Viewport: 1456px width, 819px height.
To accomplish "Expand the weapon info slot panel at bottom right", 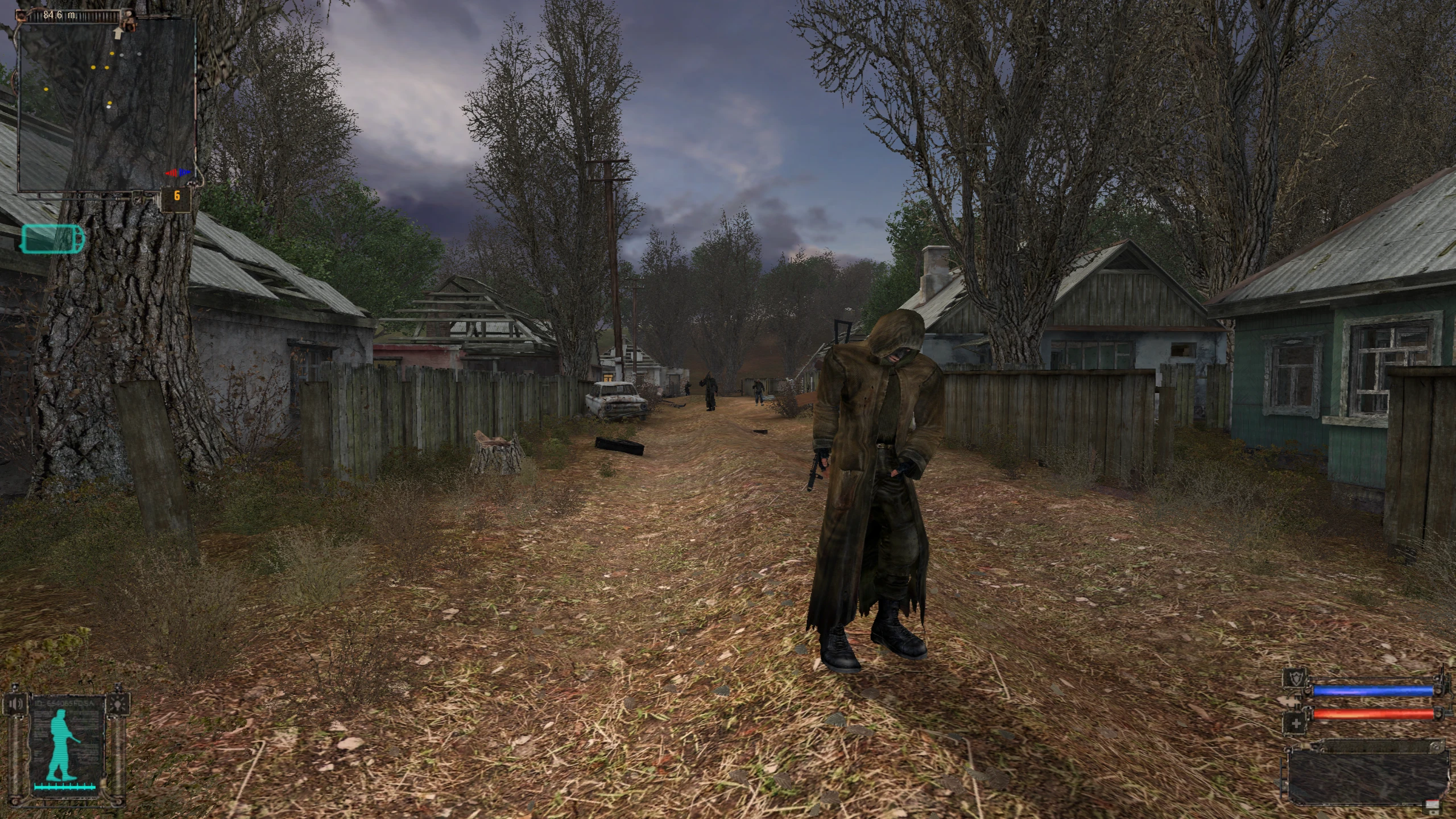I will 1367,777.
